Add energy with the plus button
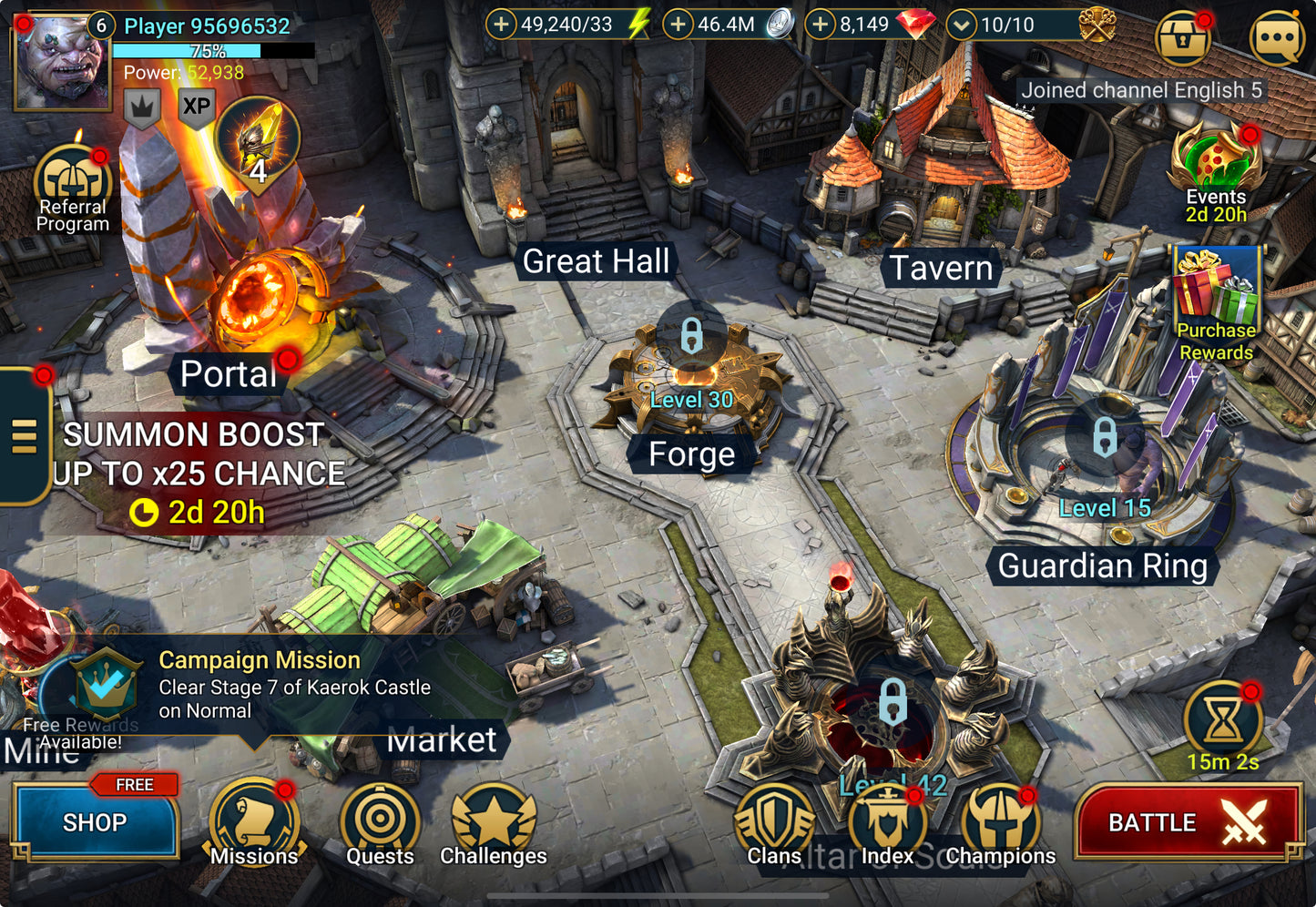This screenshot has width=1316, height=907. pos(501,25)
